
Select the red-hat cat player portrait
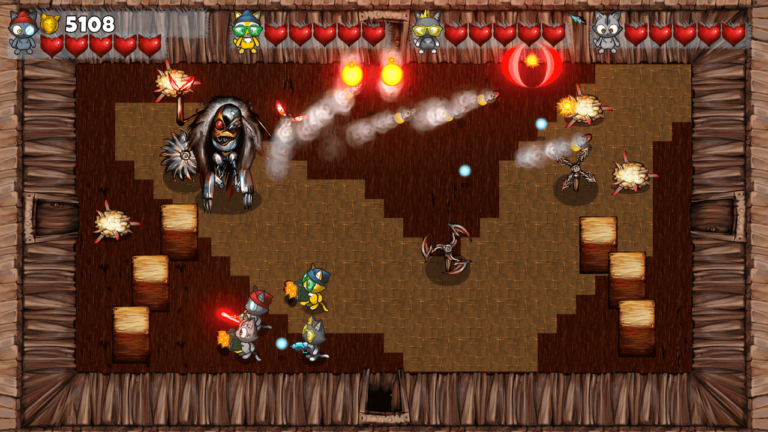tap(22, 33)
